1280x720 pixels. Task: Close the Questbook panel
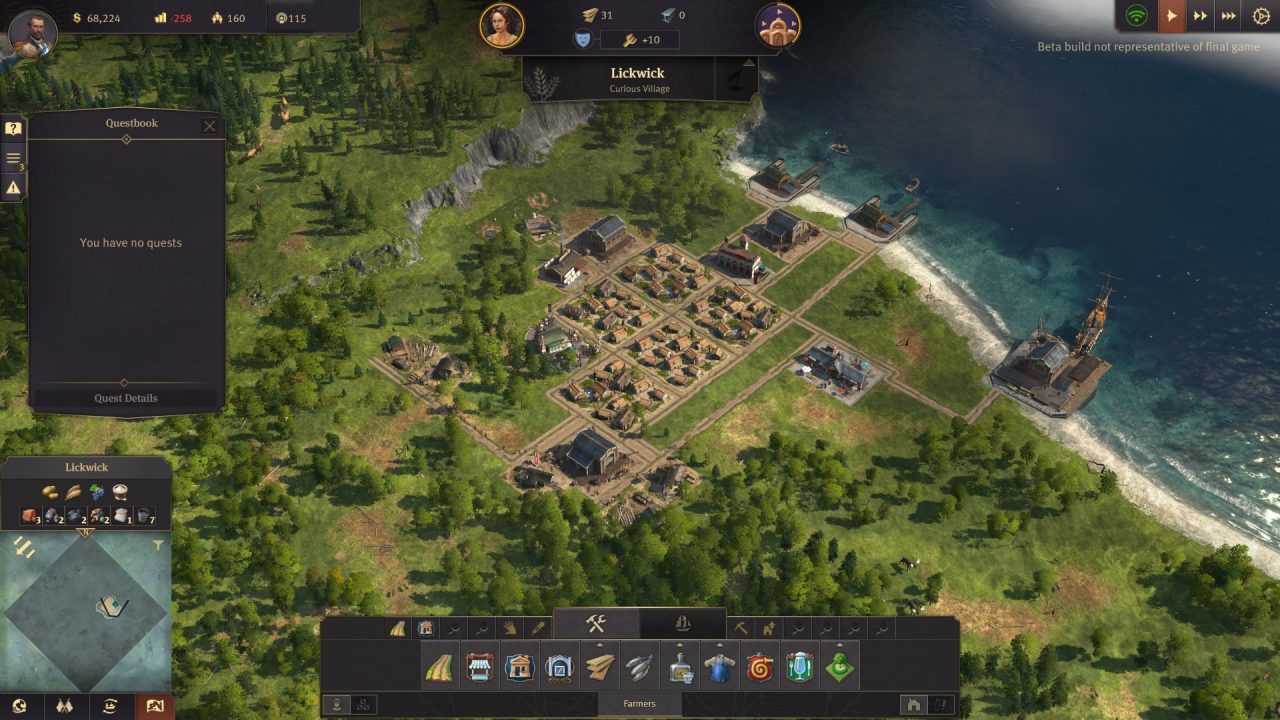click(x=209, y=126)
